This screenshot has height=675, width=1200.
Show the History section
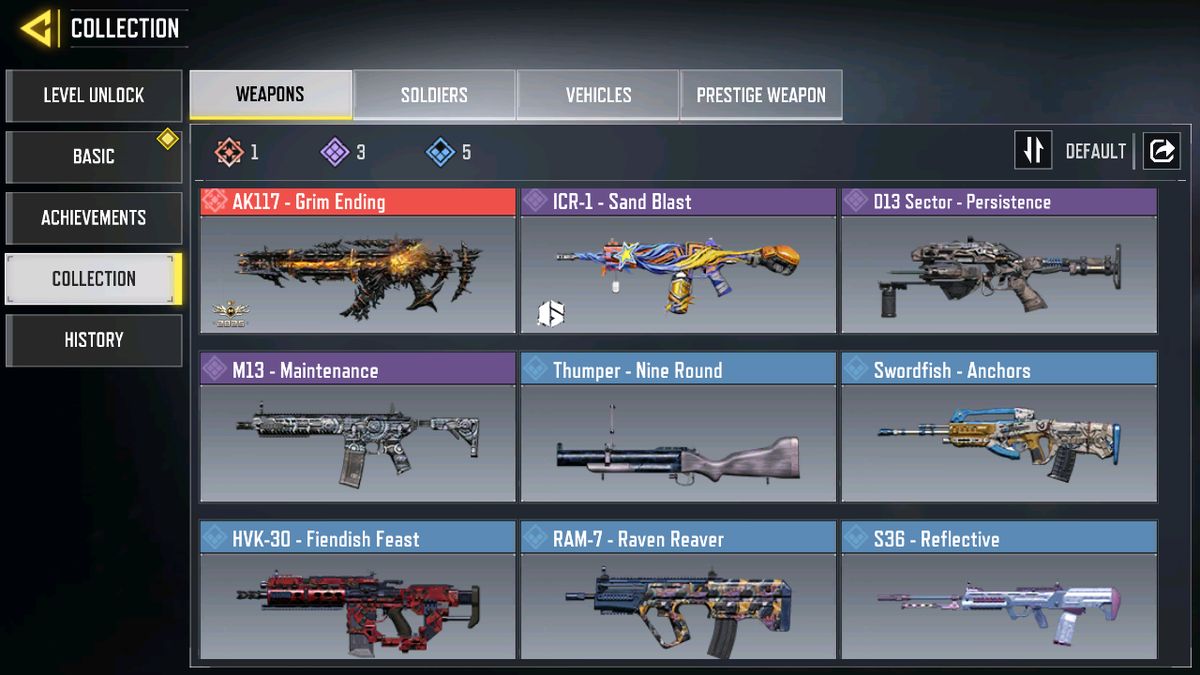[94, 340]
